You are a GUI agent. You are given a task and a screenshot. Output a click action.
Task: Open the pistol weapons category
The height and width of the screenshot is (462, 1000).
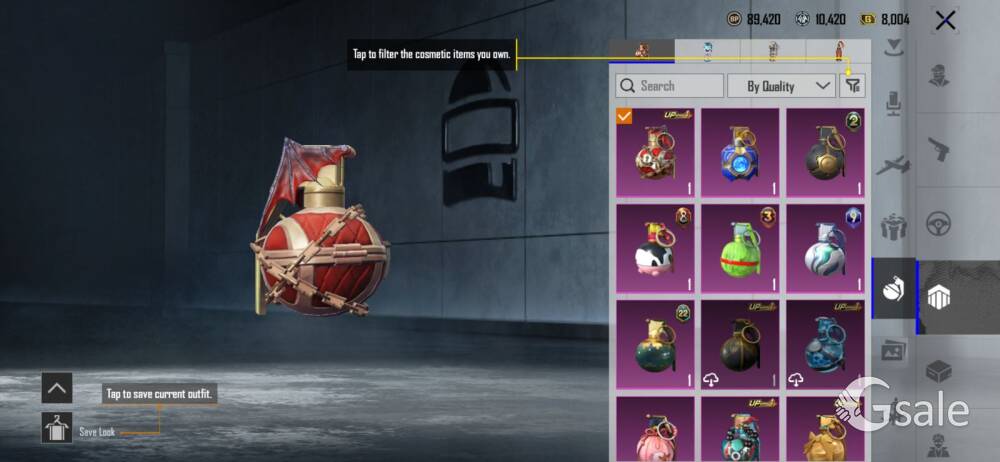(x=939, y=149)
